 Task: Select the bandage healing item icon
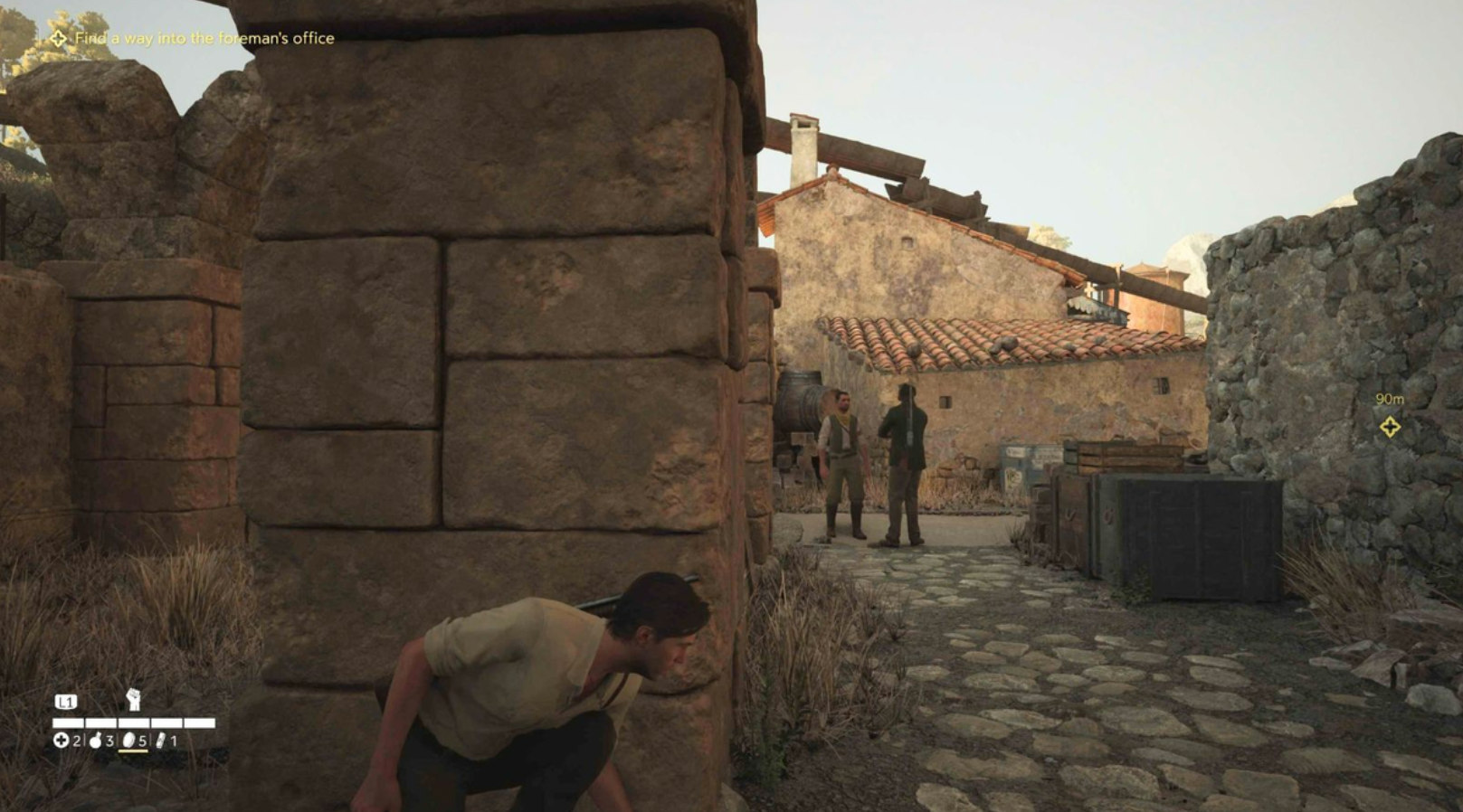(61, 741)
